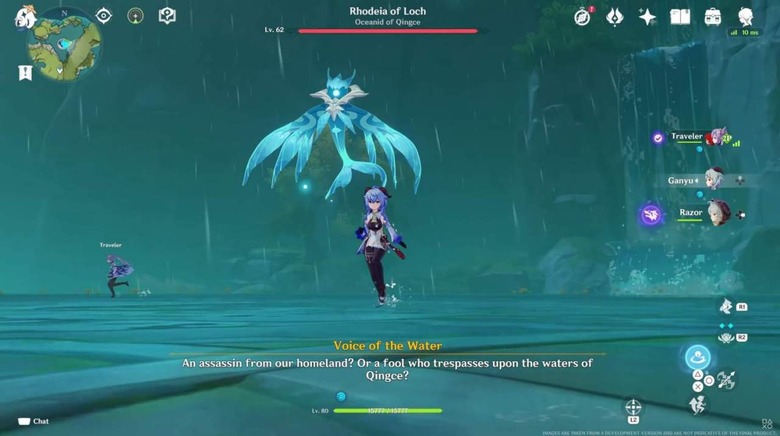Tap the bow attack button
780x436 pixels.
727,380
